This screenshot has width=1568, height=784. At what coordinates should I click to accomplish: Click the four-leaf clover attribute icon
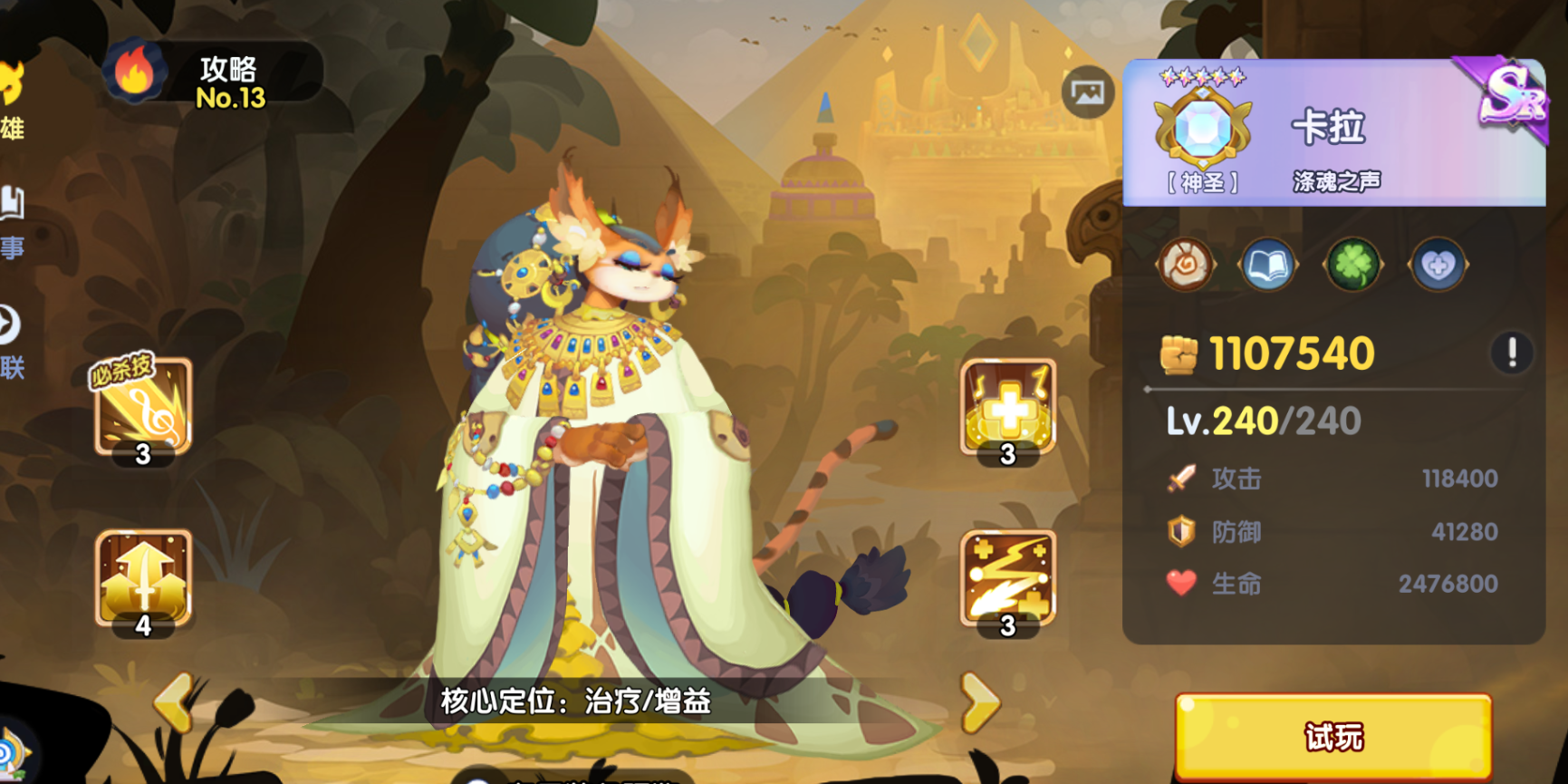click(1354, 265)
